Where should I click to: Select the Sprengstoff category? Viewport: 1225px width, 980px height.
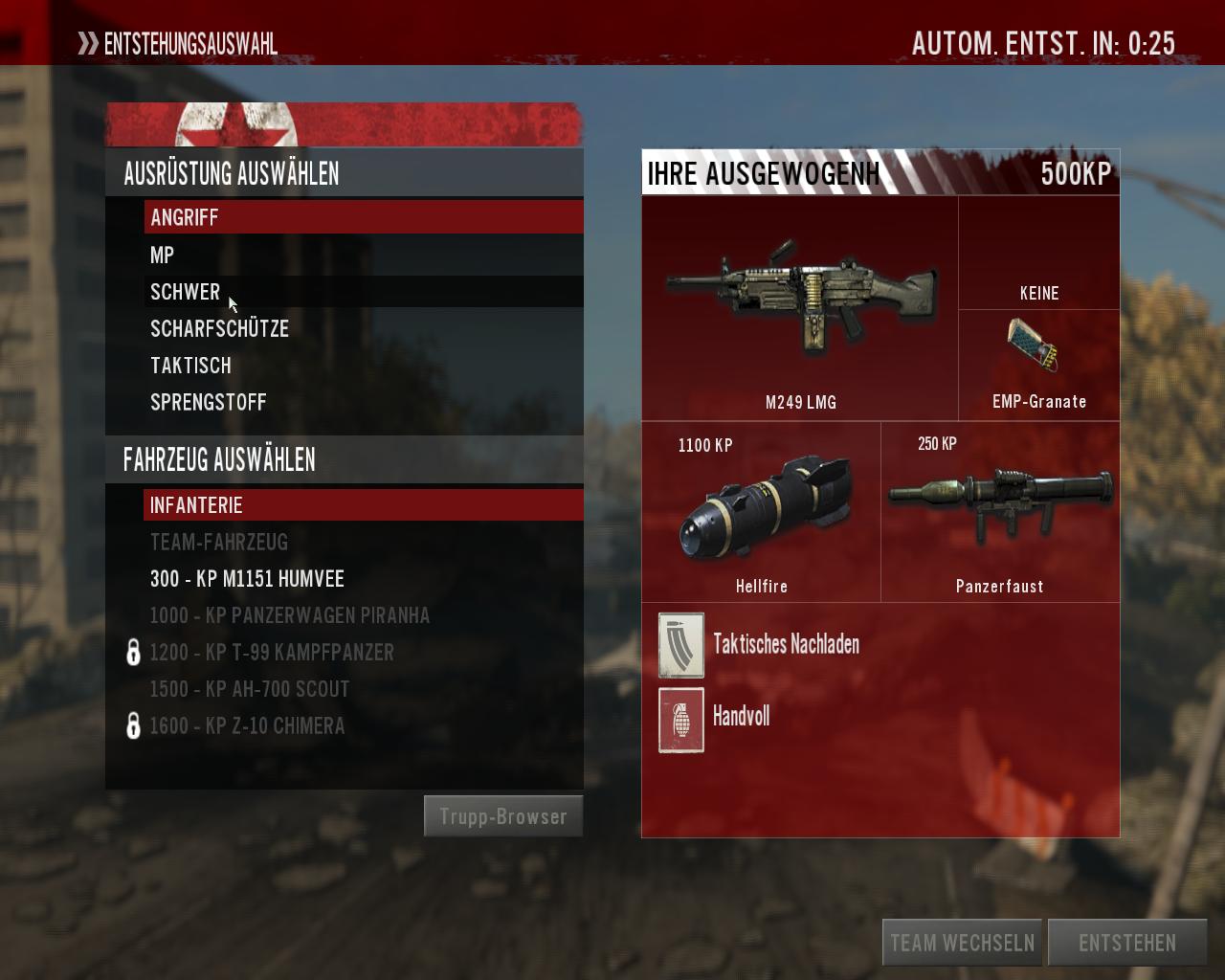click(x=209, y=402)
